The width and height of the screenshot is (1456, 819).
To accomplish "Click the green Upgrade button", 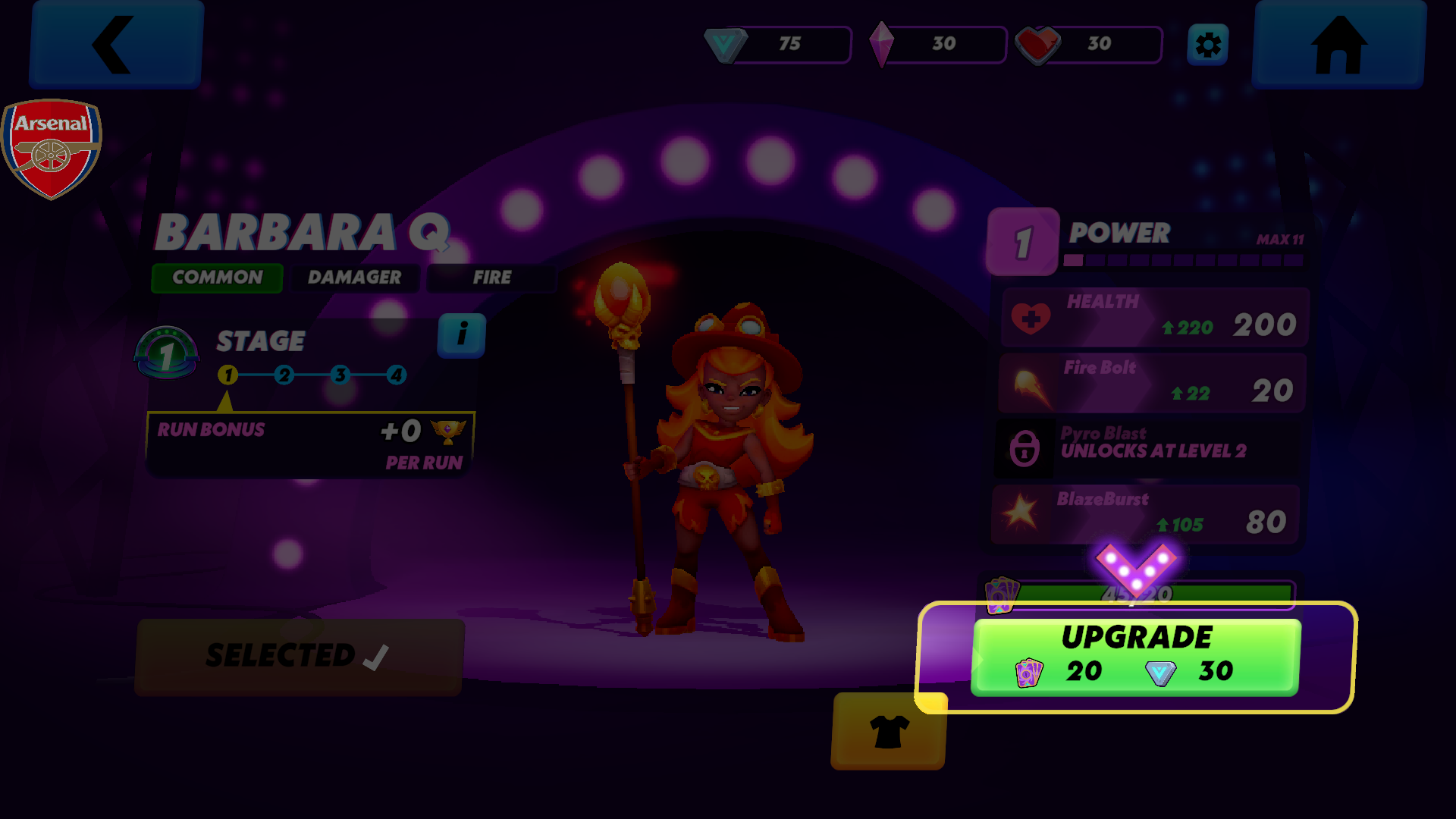I will coord(1136,657).
